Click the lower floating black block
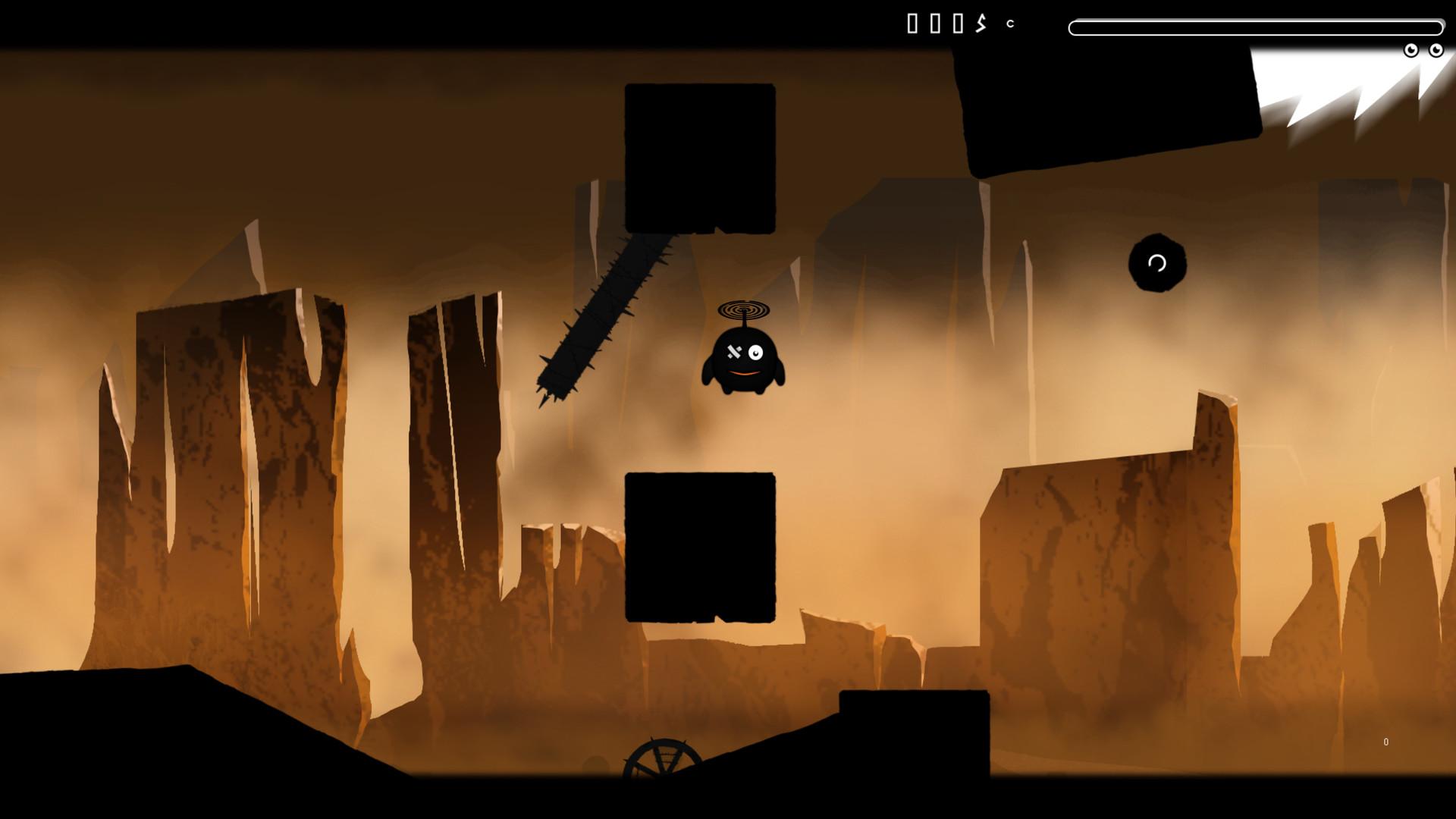This screenshot has width=1456, height=819. (x=699, y=546)
